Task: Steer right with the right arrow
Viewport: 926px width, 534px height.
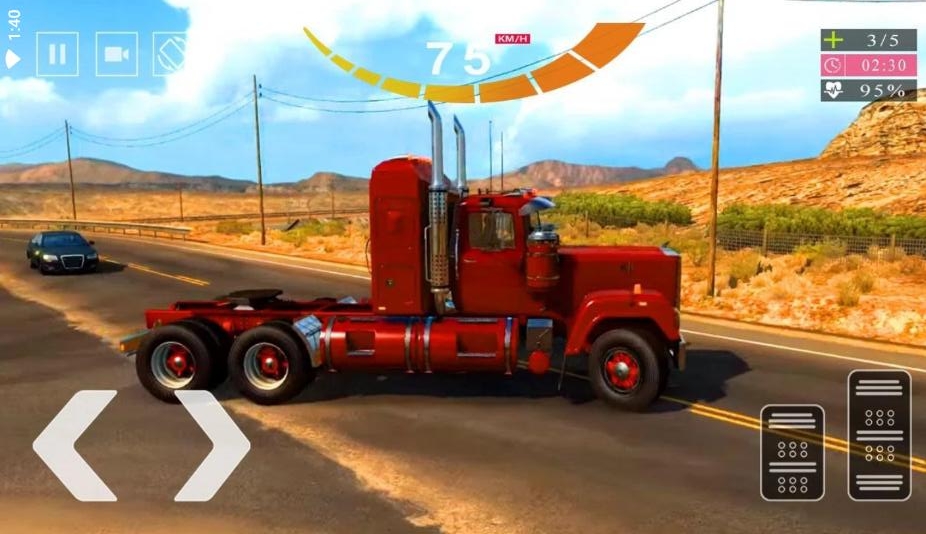Action: pos(211,445)
